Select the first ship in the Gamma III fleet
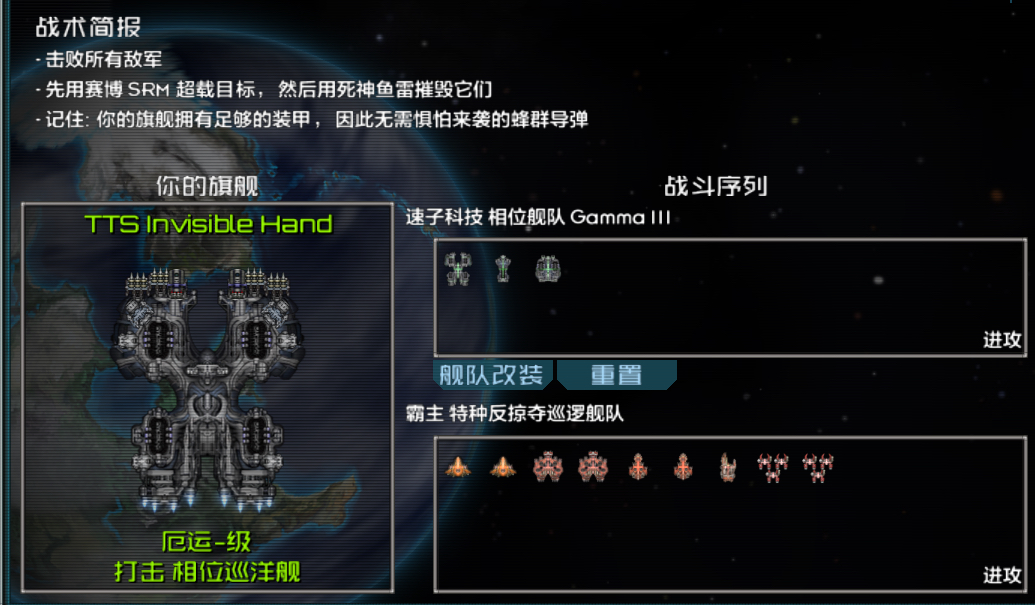Screen dimensions: 1035x605 457,268
